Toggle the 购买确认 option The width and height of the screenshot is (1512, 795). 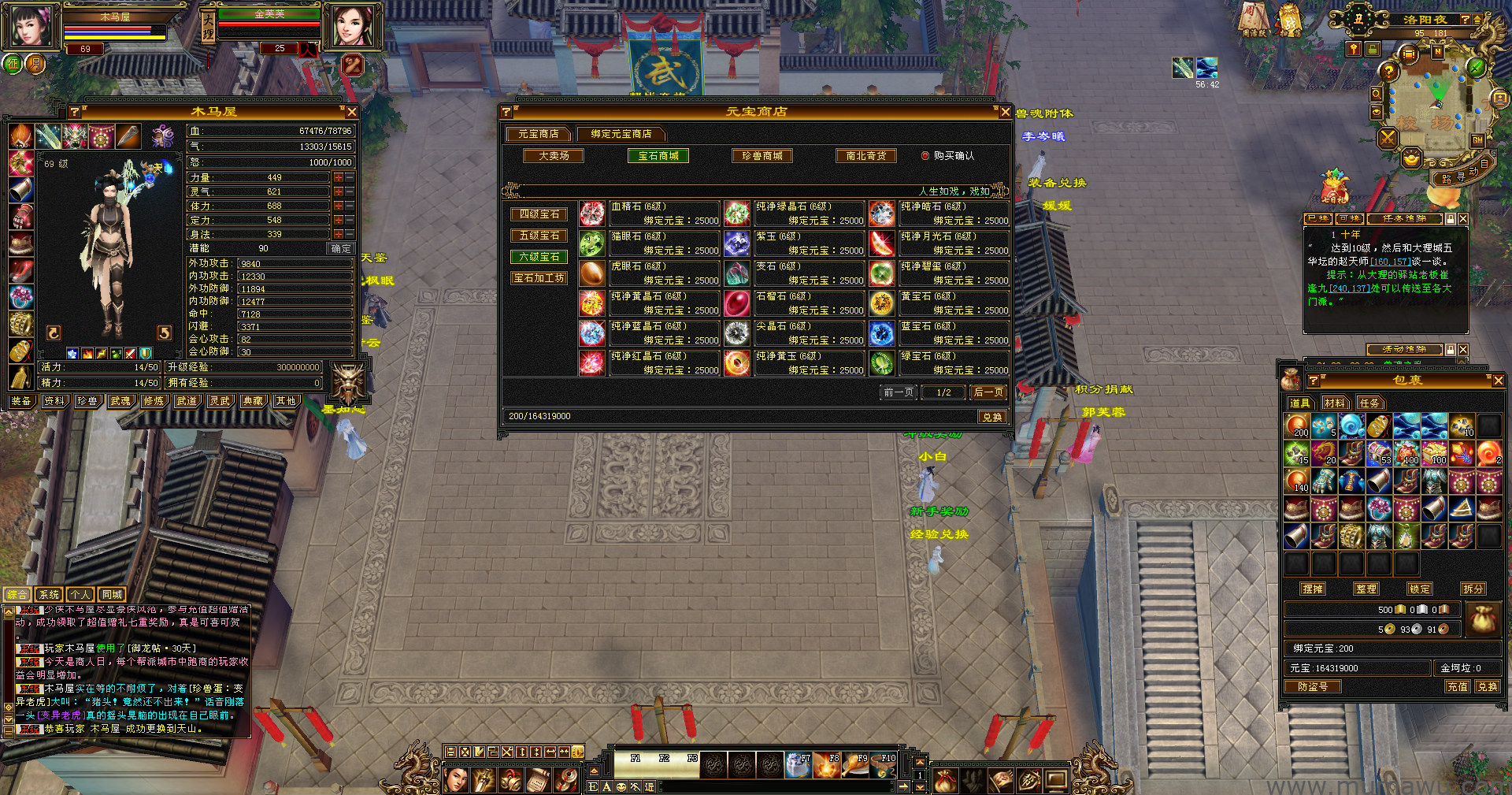coord(926,156)
